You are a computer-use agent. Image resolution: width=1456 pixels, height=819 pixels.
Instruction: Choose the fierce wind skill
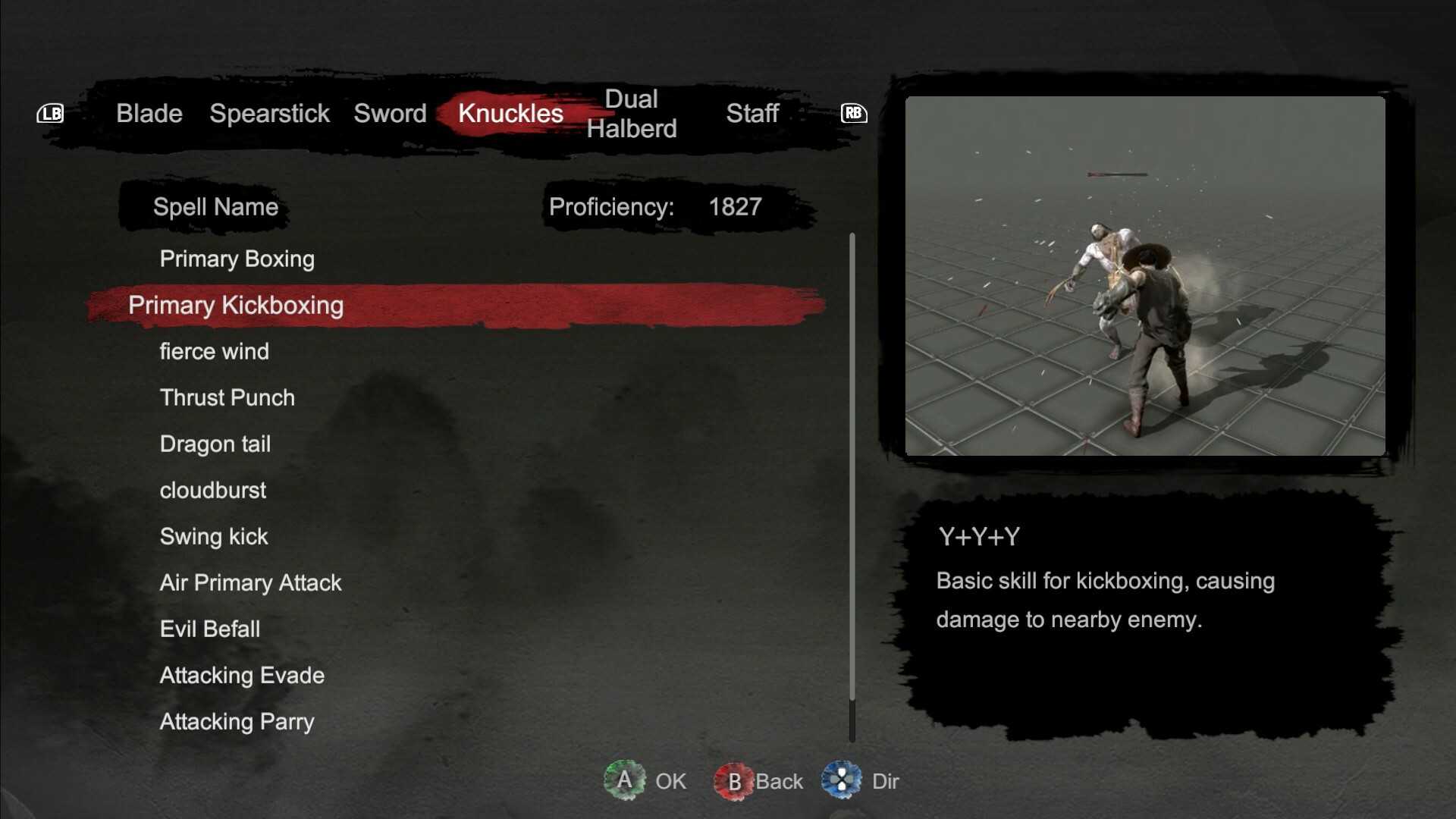[214, 352]
